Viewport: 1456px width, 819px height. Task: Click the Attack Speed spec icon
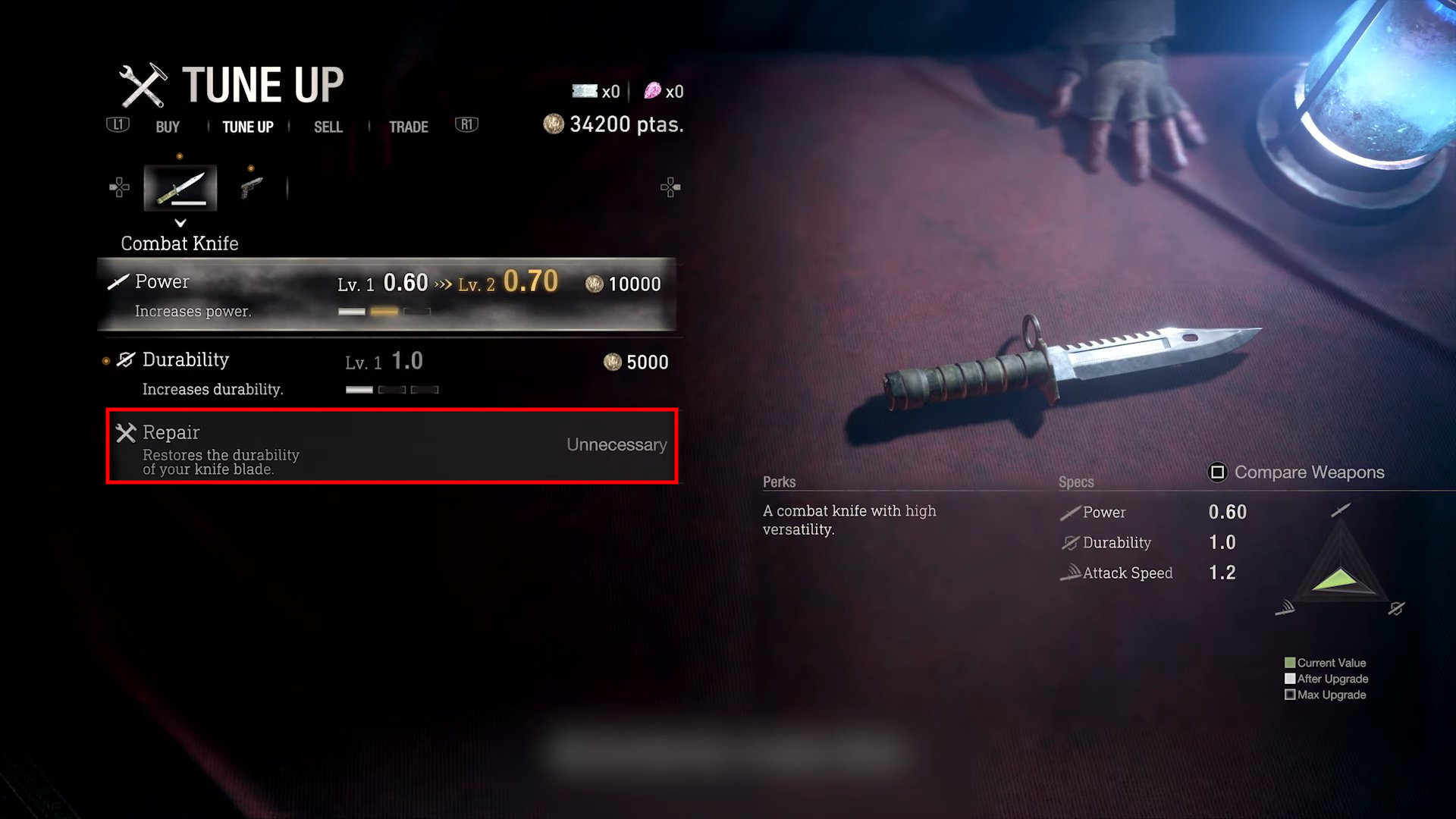click(1071, 573)
